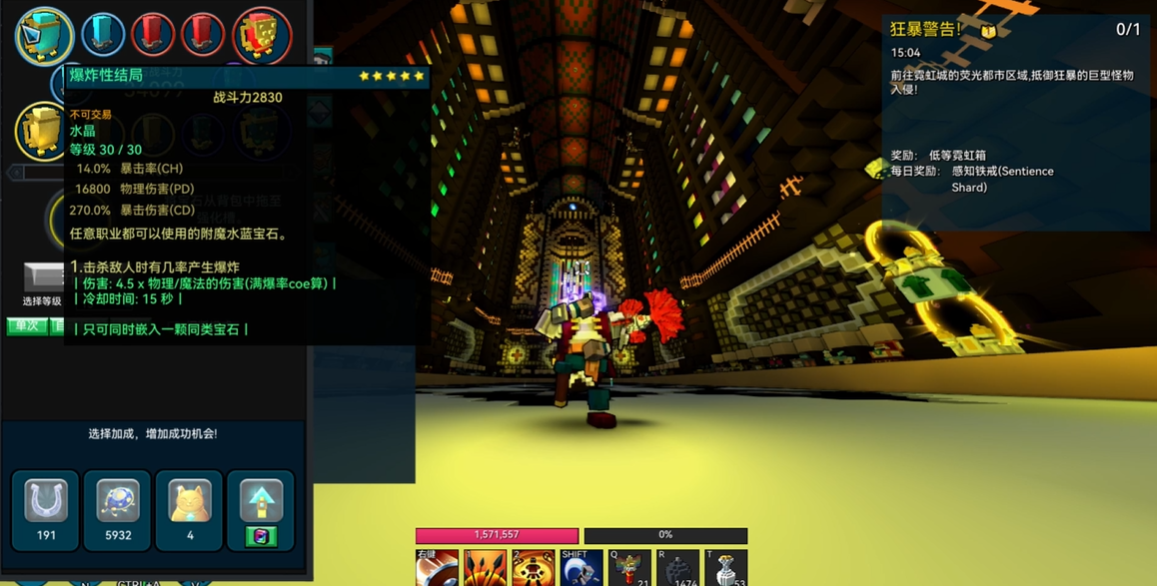This screenshot has height=586, width=1157.
Task: Click the green 单次 button
Action: [26, 326]
